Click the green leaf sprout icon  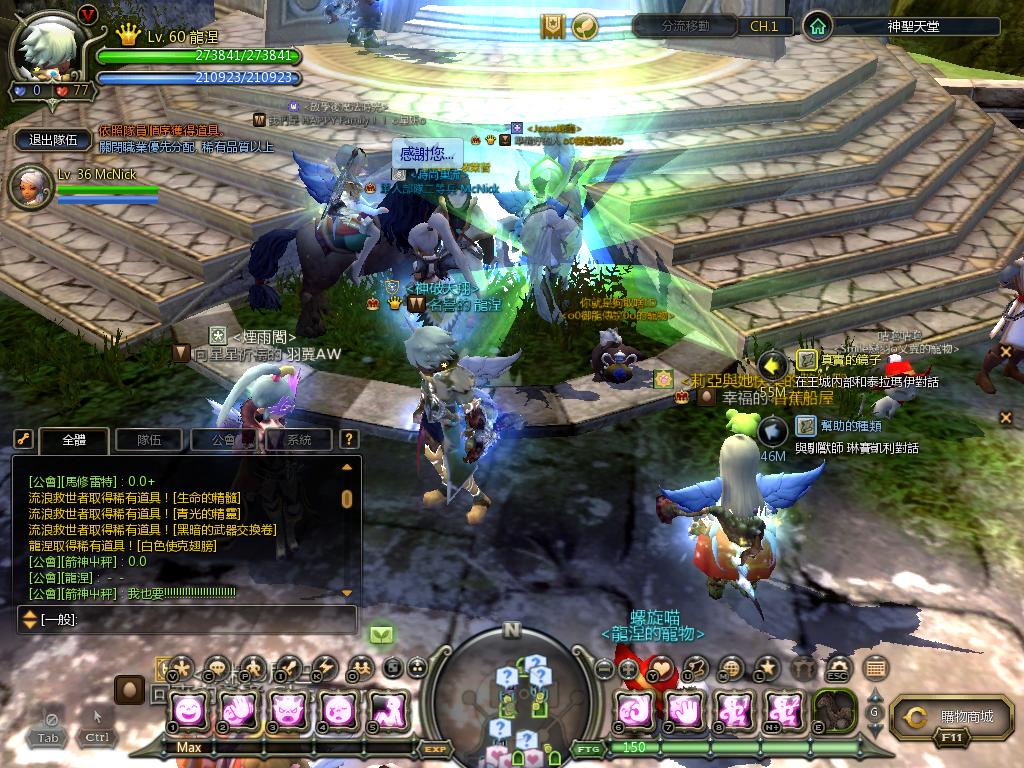coord(585,26)
